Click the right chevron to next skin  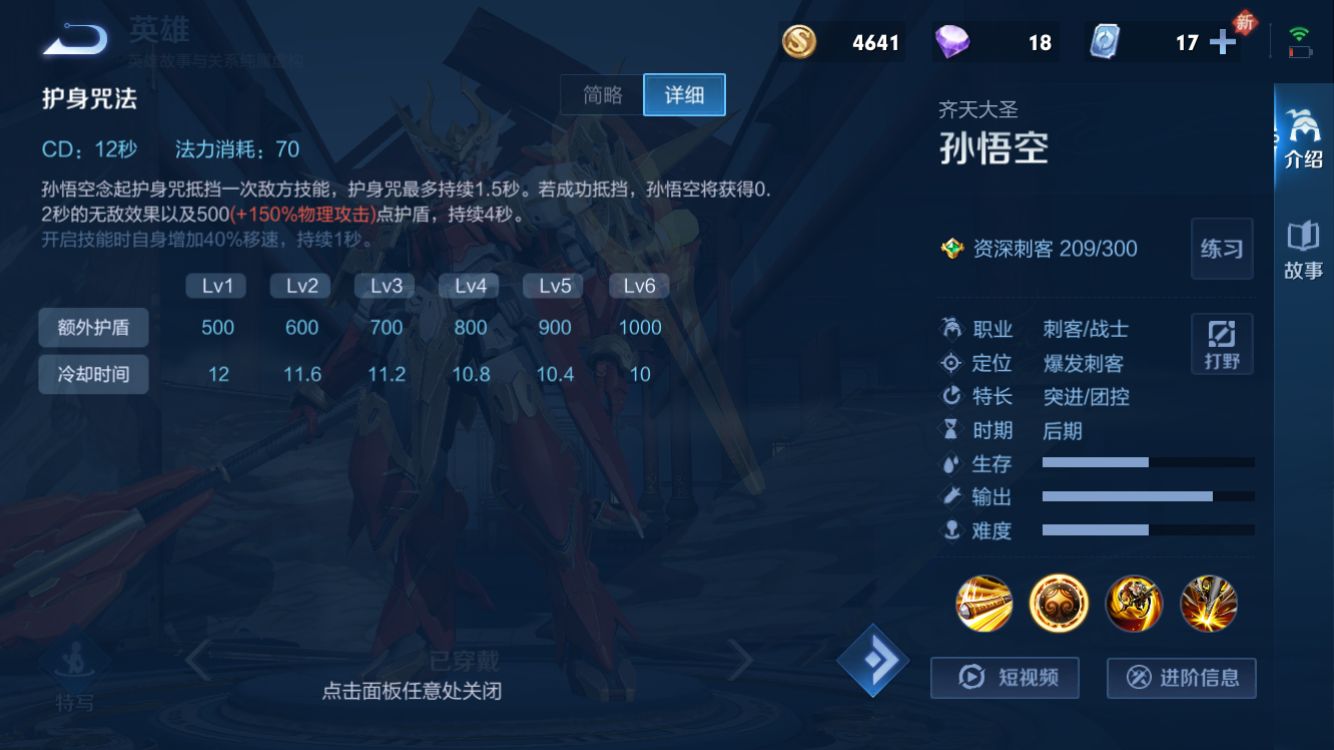click(x=742, y=660)
